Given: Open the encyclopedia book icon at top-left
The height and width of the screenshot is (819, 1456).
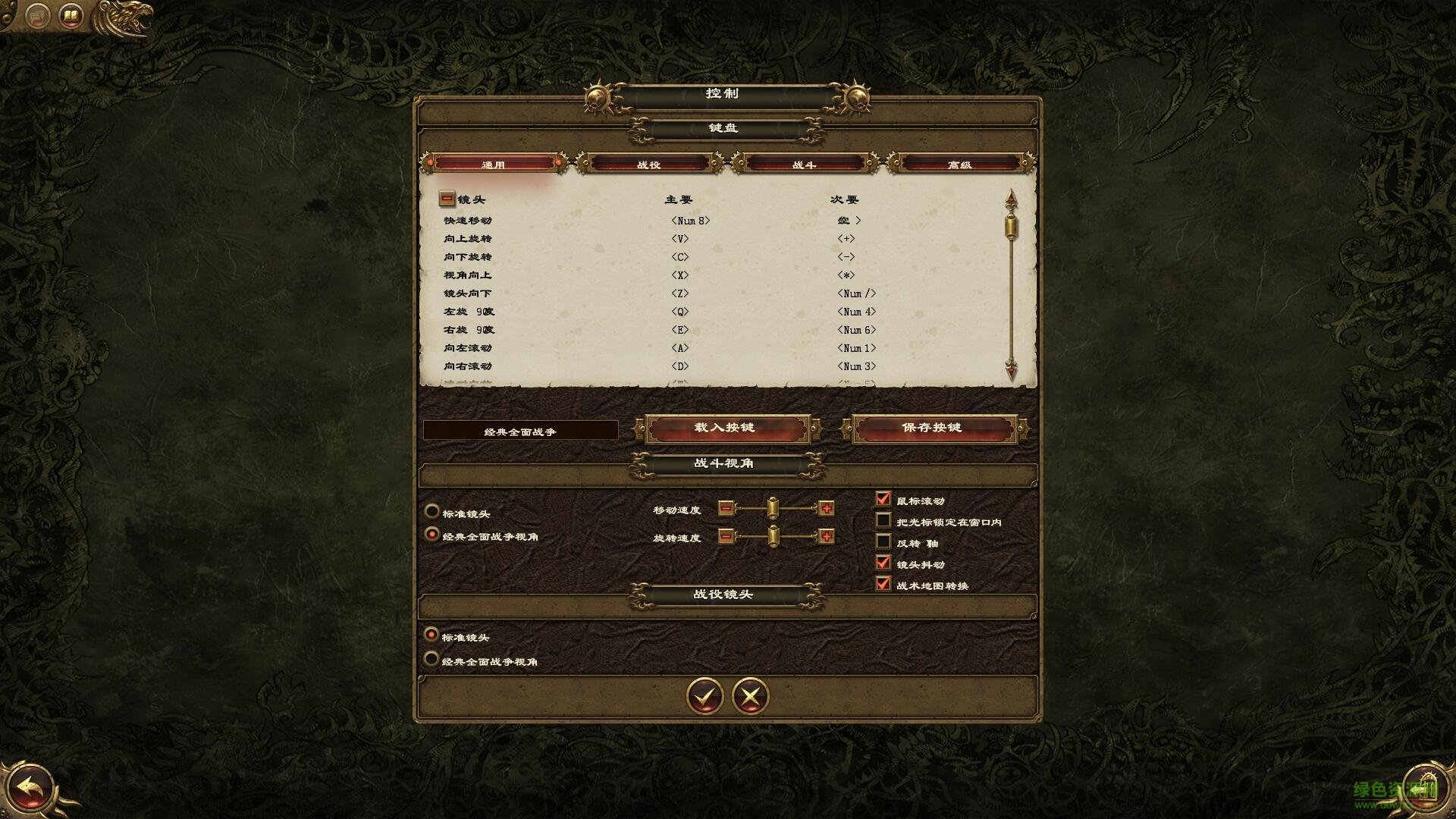Looking at the screenshot, I should point(70,14).
